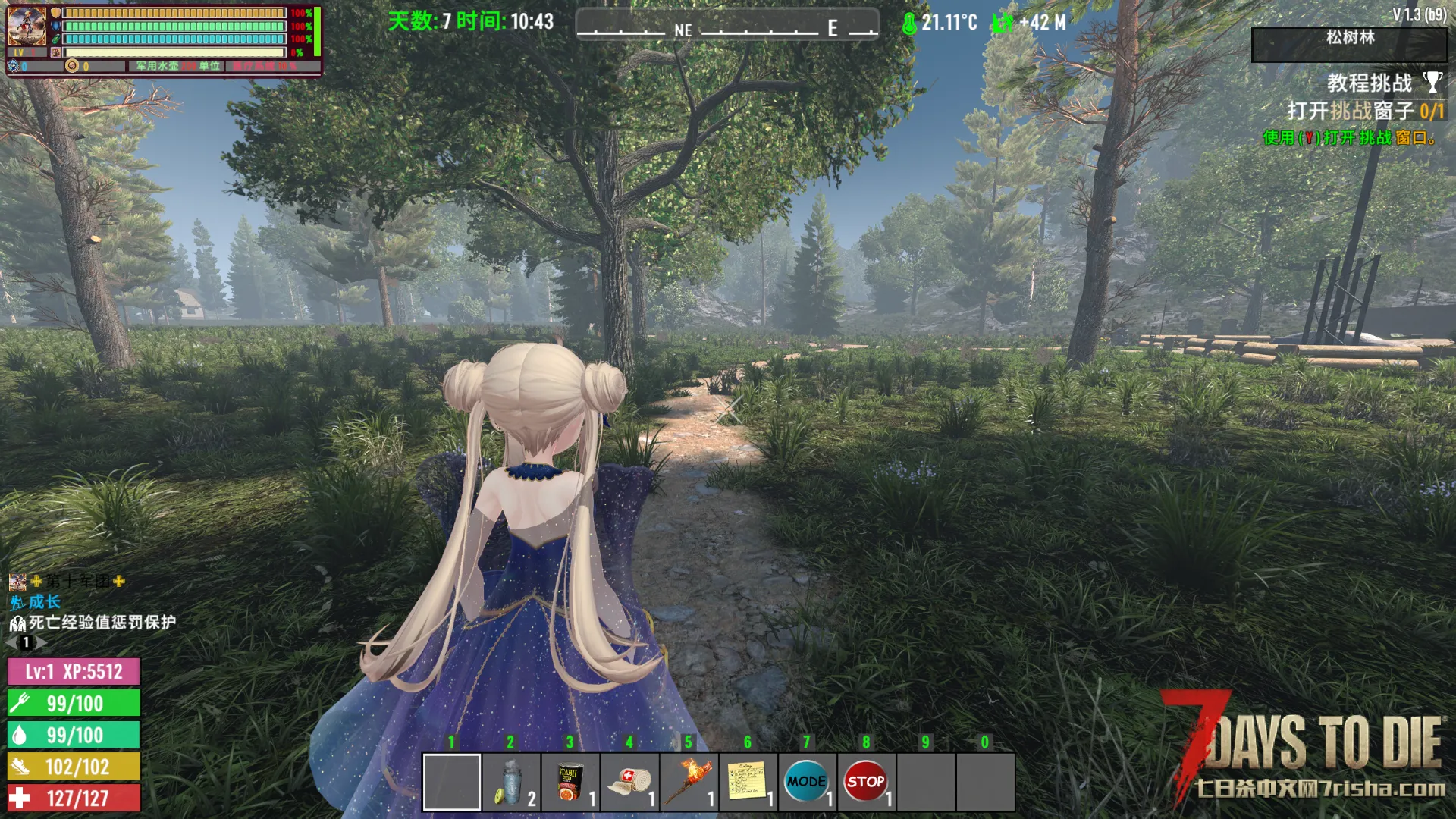1456x819 pixels.
Task: Choose the first aid bandage slot
Action: click(629, 782)
